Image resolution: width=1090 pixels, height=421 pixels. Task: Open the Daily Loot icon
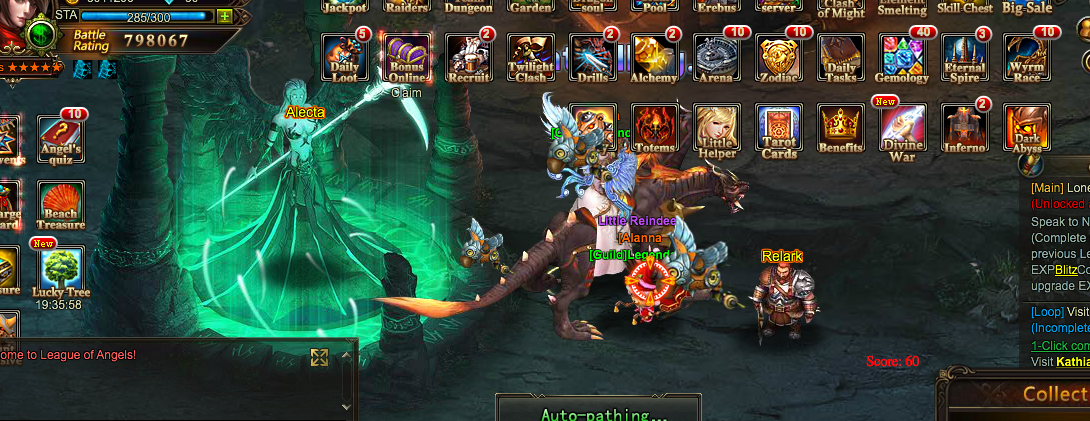pyautogui.click(x=344, y=58)
